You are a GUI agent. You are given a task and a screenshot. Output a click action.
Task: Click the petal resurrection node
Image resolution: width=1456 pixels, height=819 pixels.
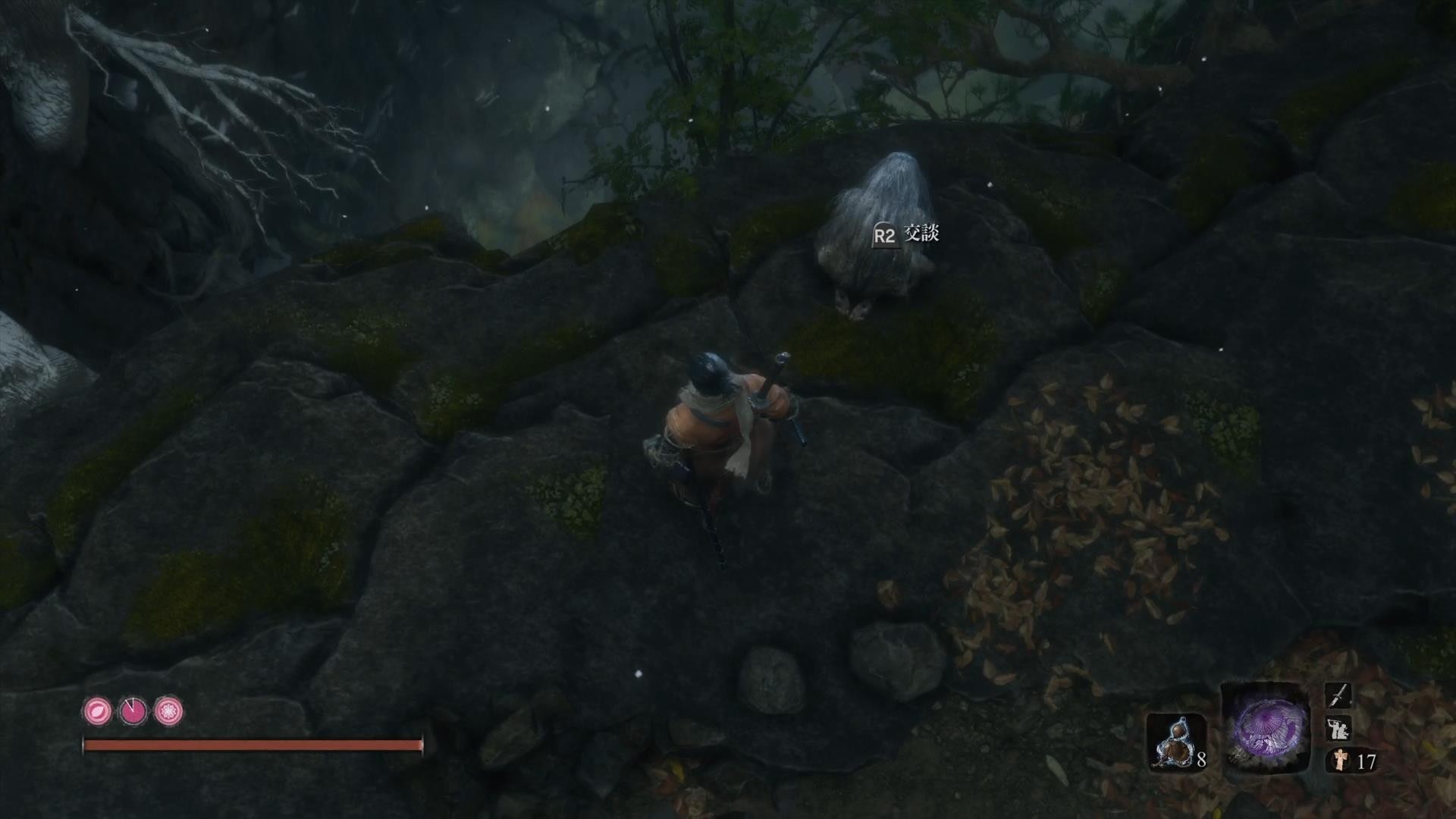98,711
